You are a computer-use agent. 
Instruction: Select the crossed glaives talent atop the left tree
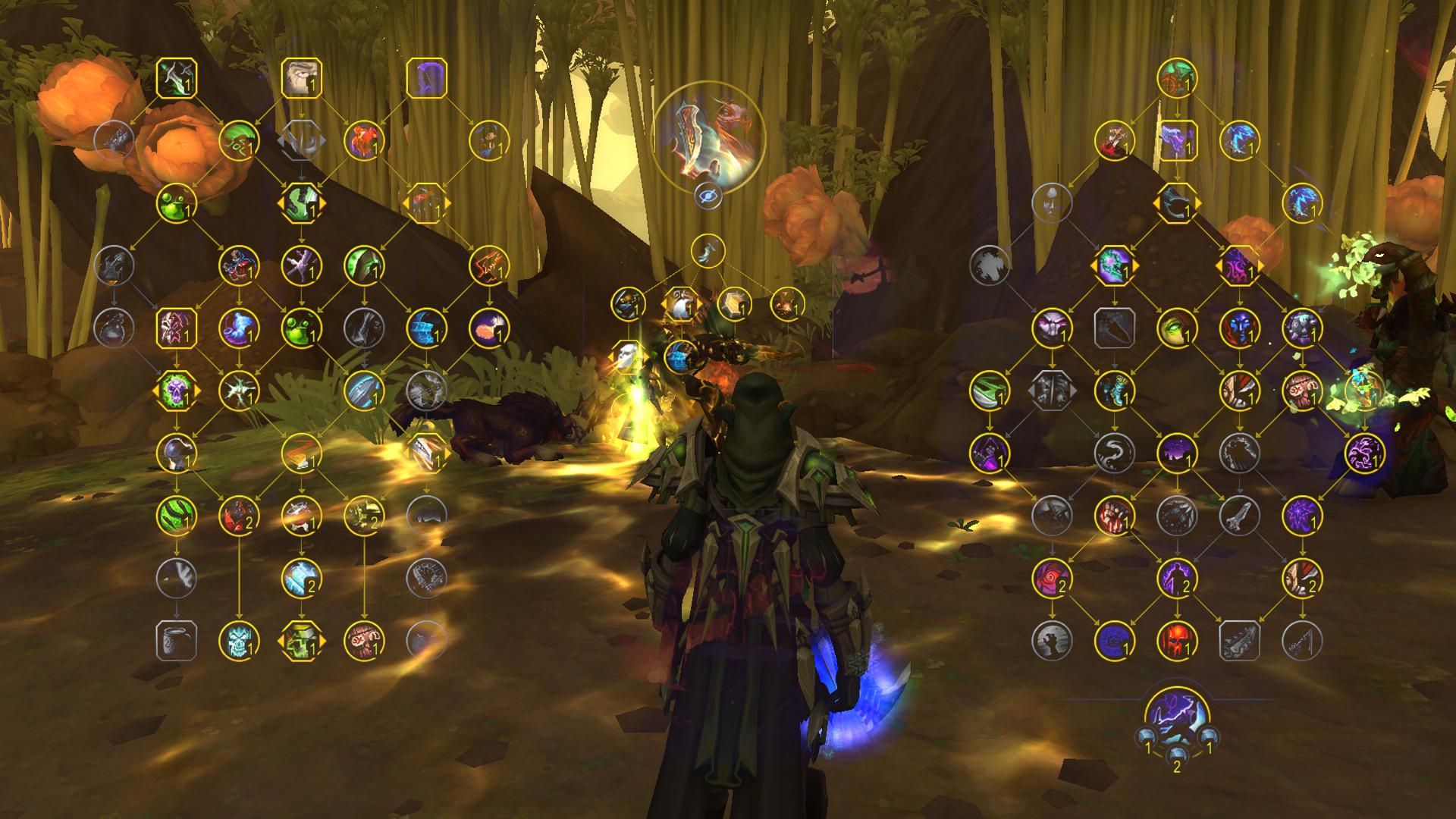click(x=176, y=78)
